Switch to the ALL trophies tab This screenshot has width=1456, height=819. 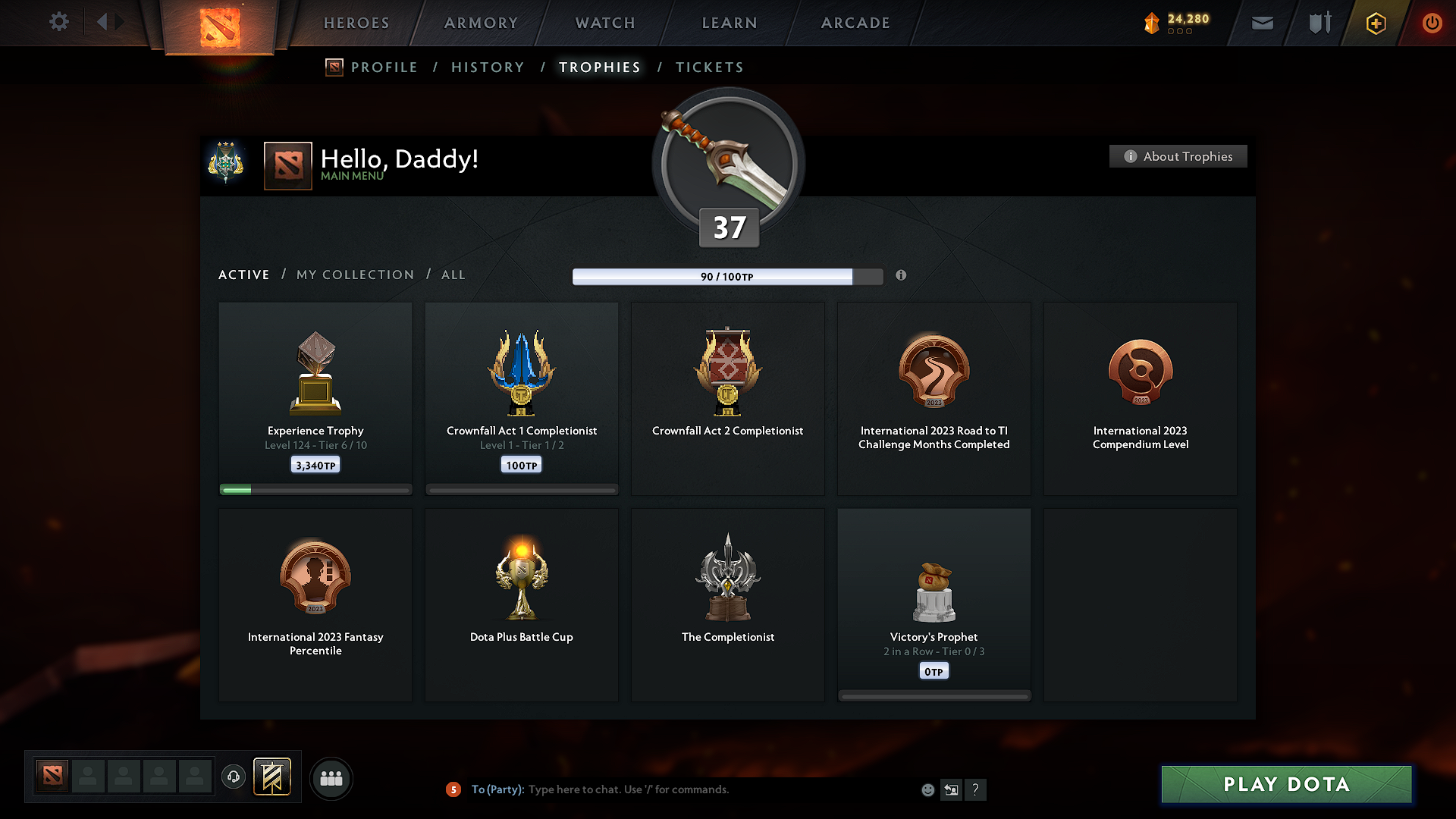(x=453, y=275)
